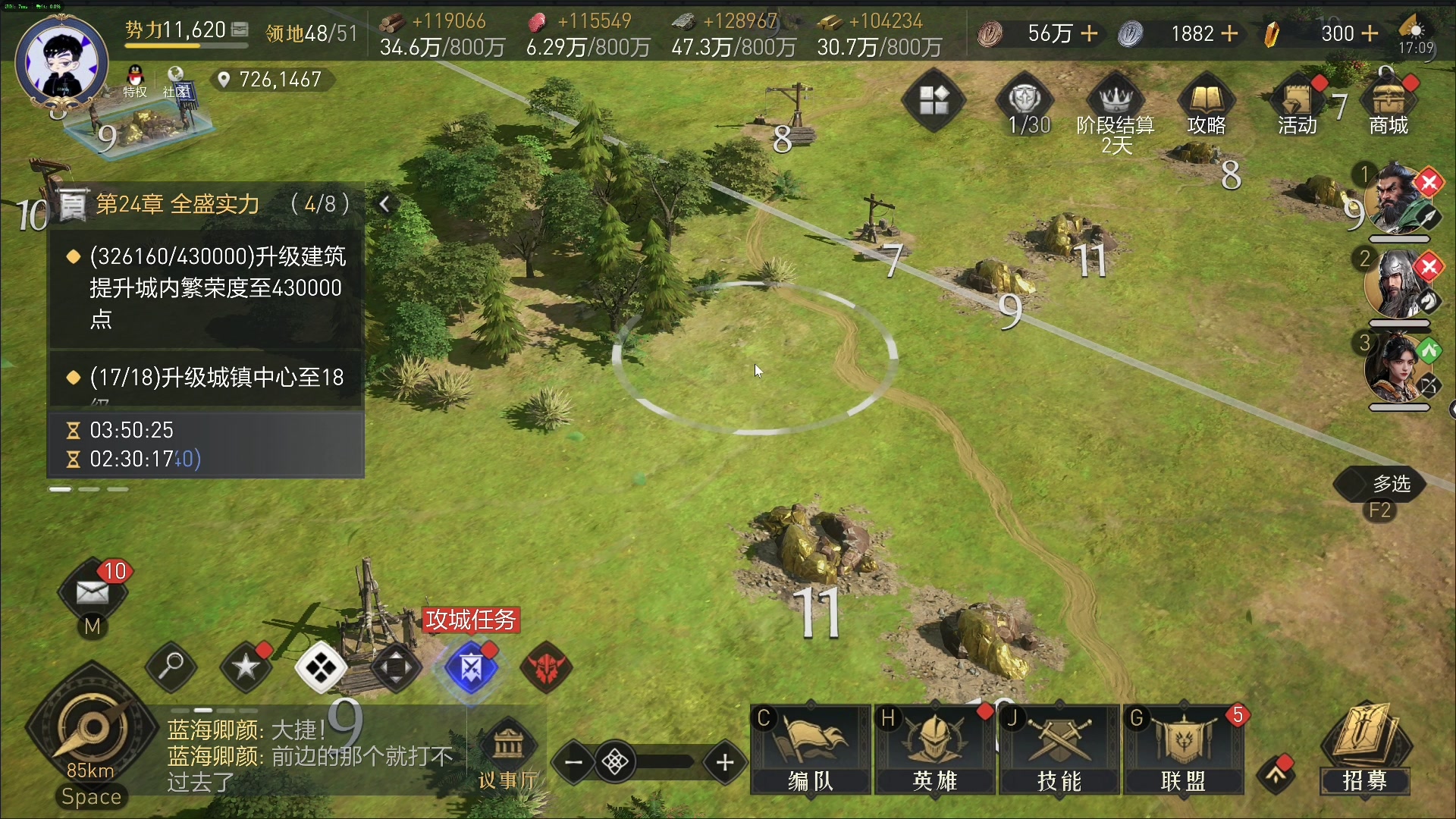This screenshot has height=819, width=1456.
Task: Open the 招募 recruitment screen
Action: point(1365,749)
